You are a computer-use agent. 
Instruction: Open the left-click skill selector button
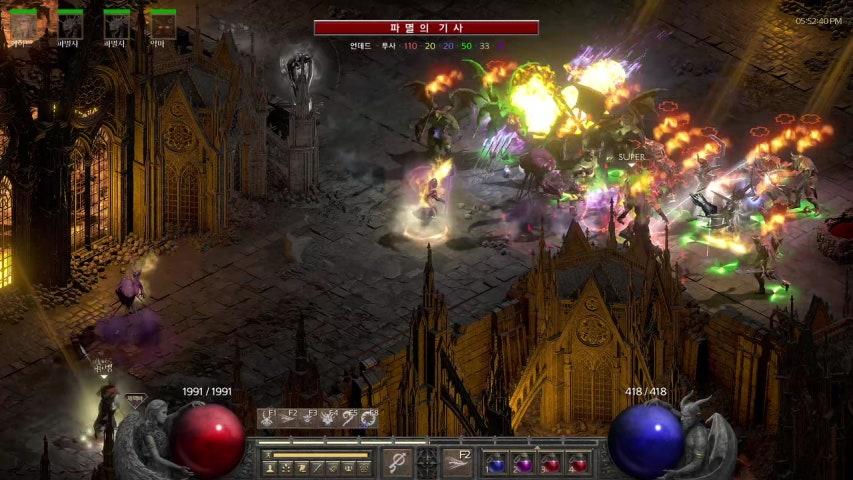click(397, 462)
